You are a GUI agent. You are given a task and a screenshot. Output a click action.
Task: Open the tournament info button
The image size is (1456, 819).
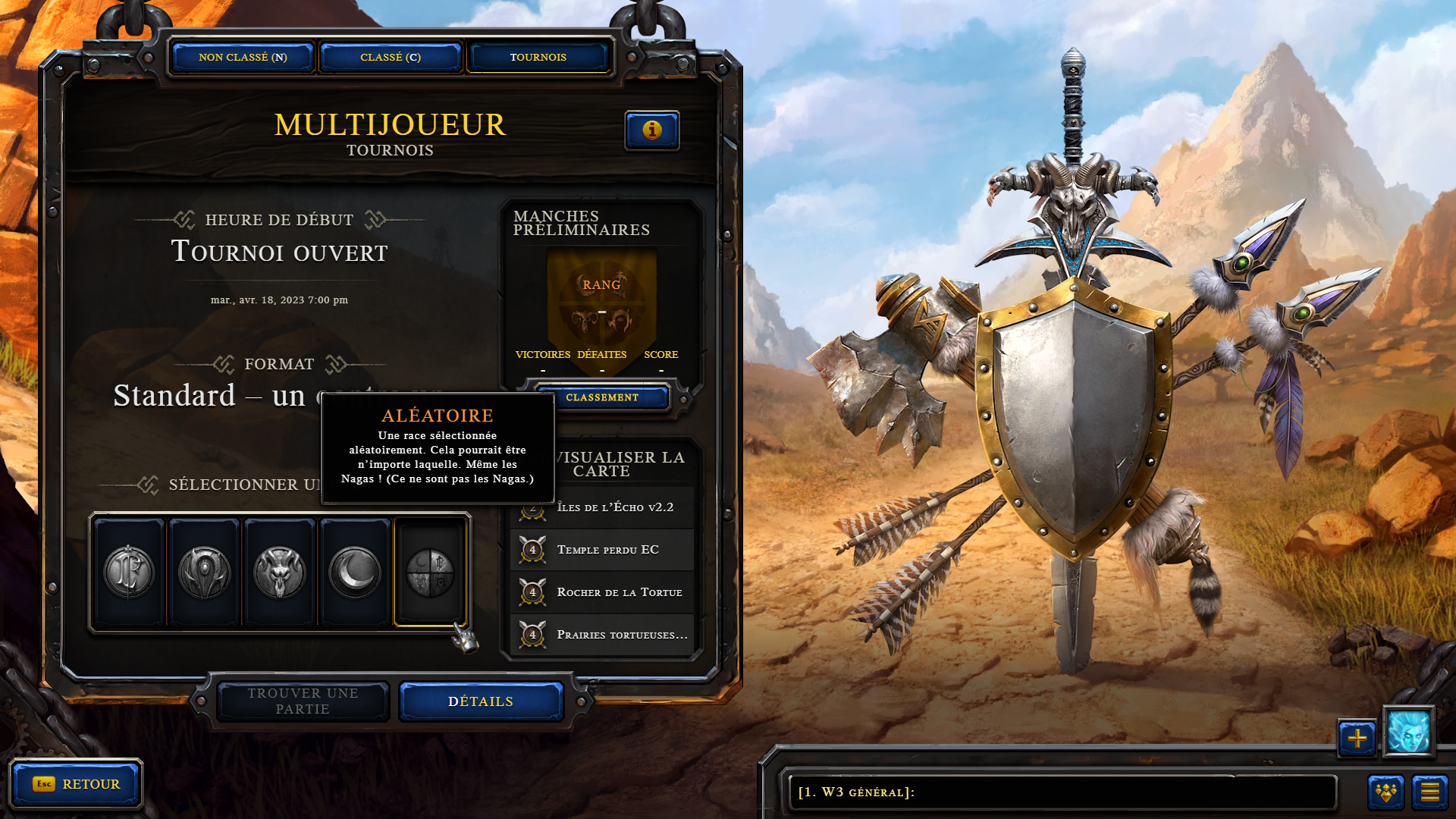pyautogui.click(x=651, y=130)
